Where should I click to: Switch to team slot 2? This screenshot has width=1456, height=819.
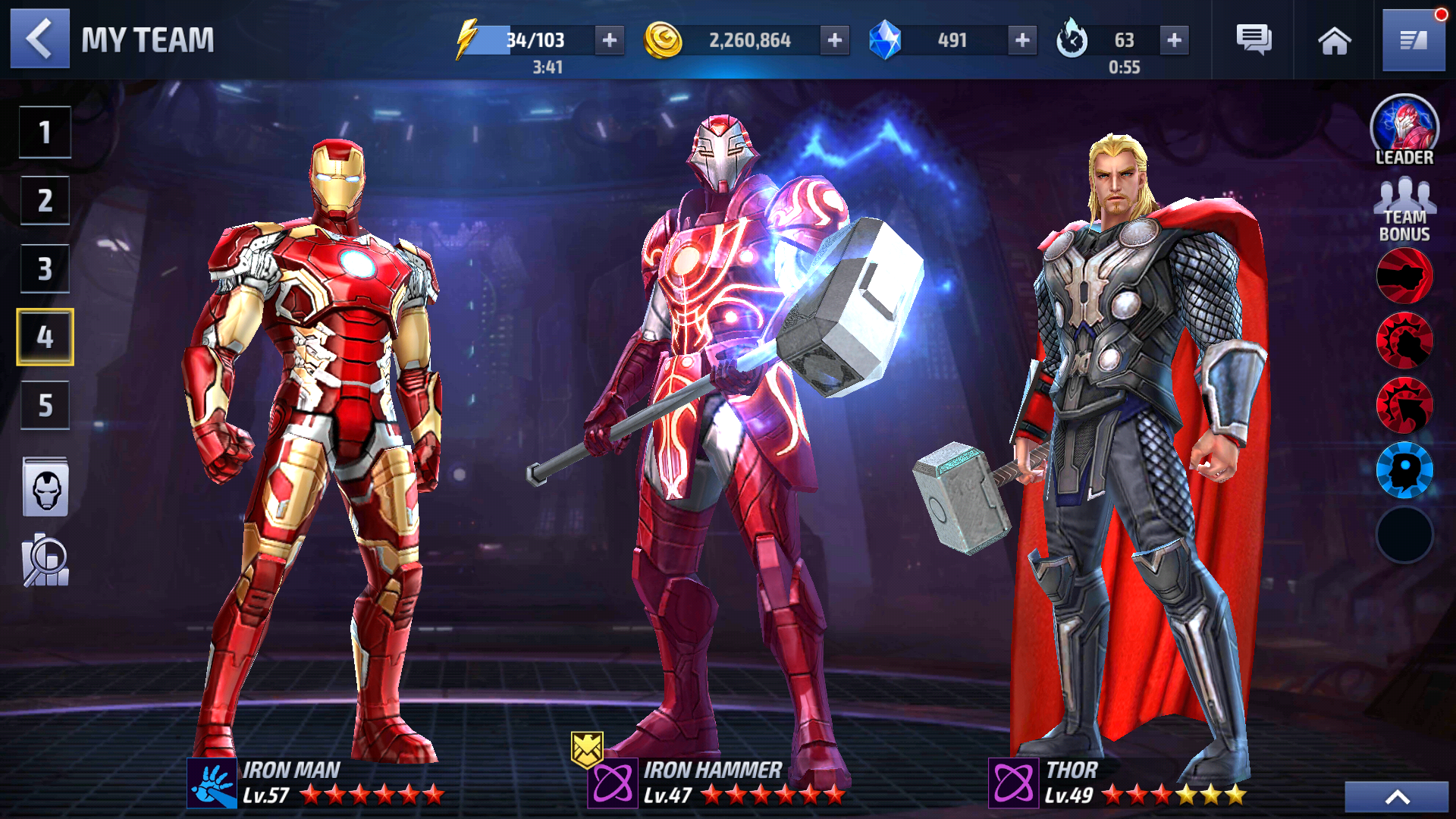[x=45, y=200]
